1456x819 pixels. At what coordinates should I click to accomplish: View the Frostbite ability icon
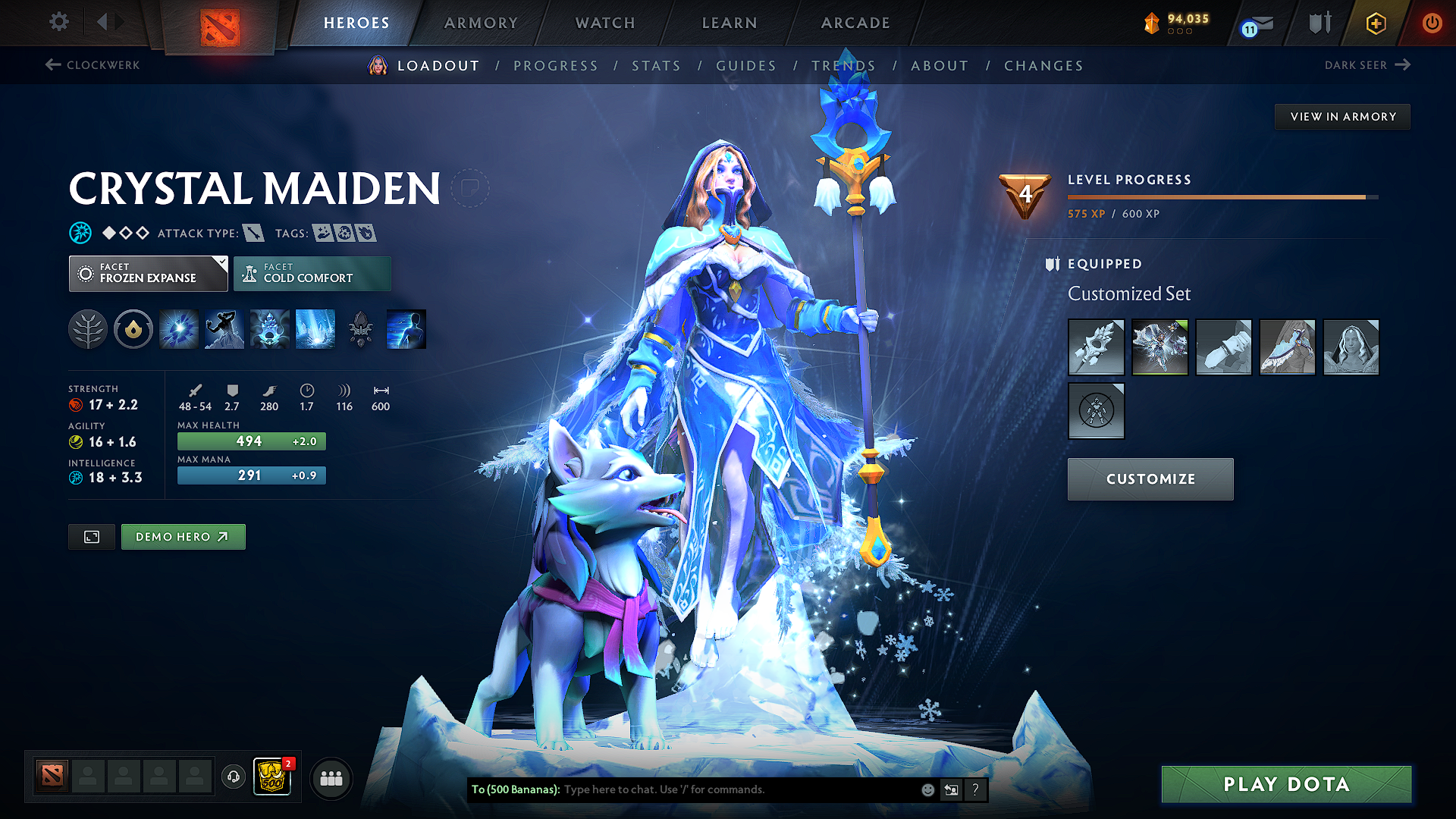pyautogui.click(x=224, y=329)
